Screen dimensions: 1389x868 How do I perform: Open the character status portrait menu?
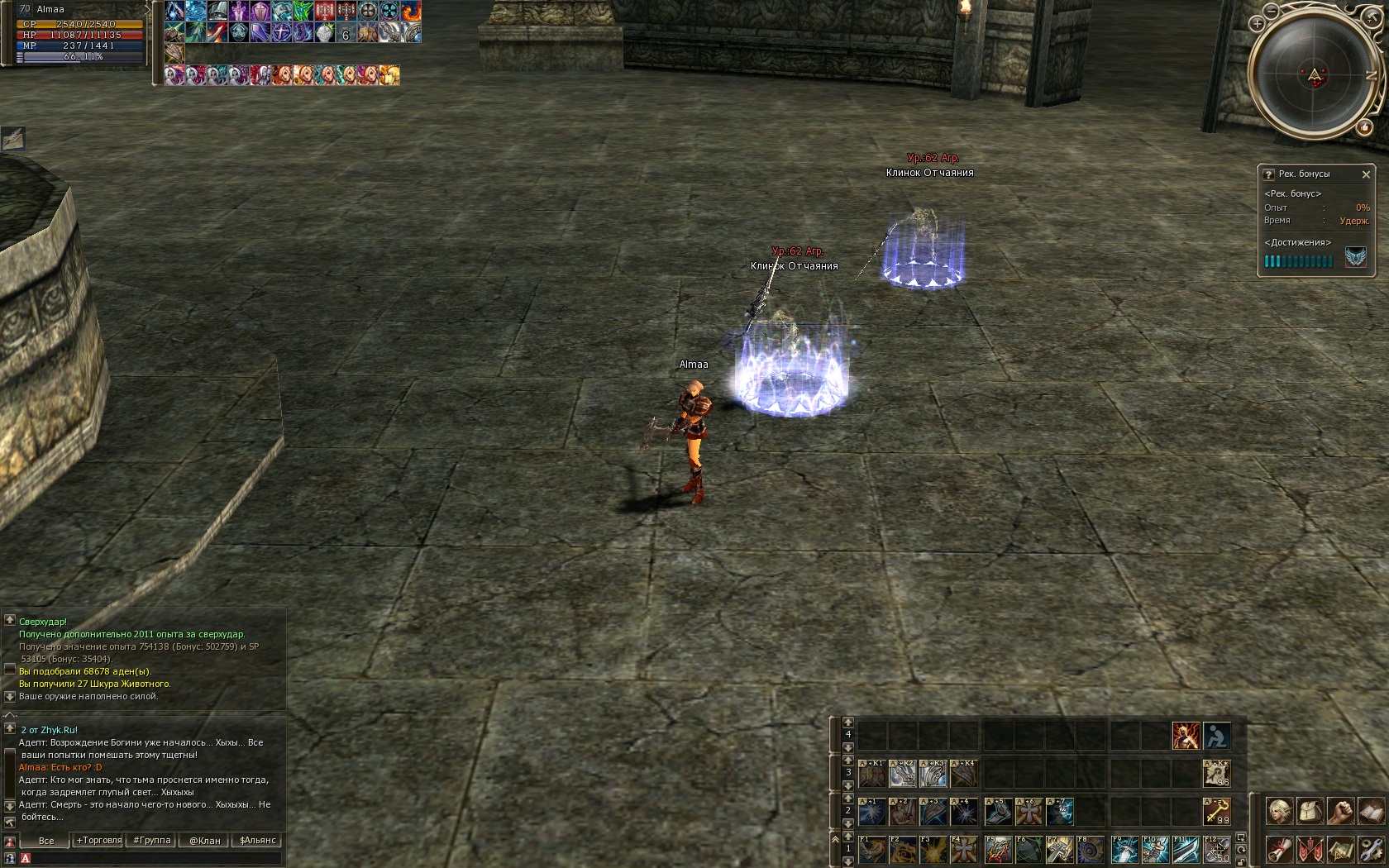[1280, 811]
